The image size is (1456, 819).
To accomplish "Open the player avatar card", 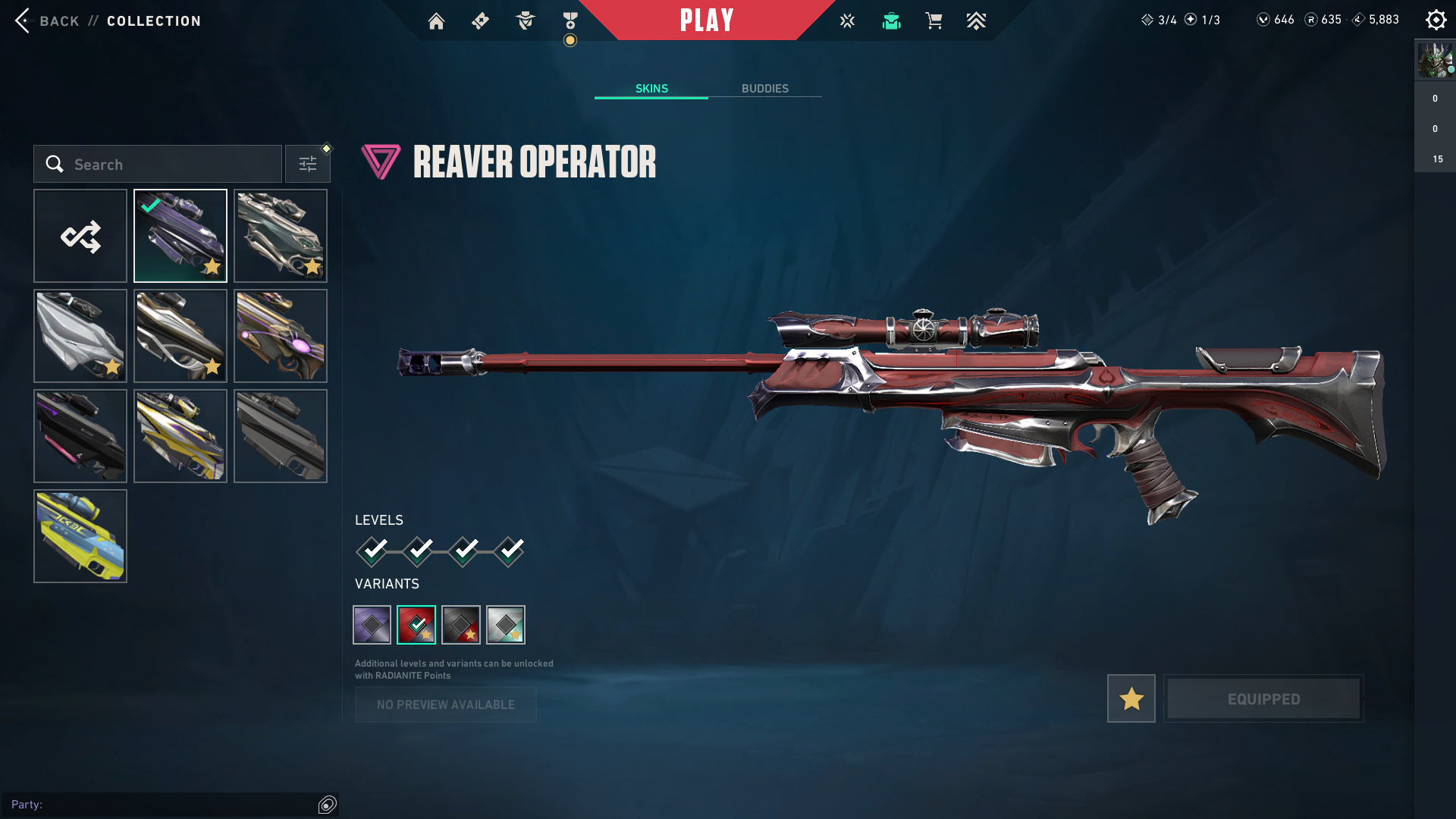I will tap(1435, 61).
